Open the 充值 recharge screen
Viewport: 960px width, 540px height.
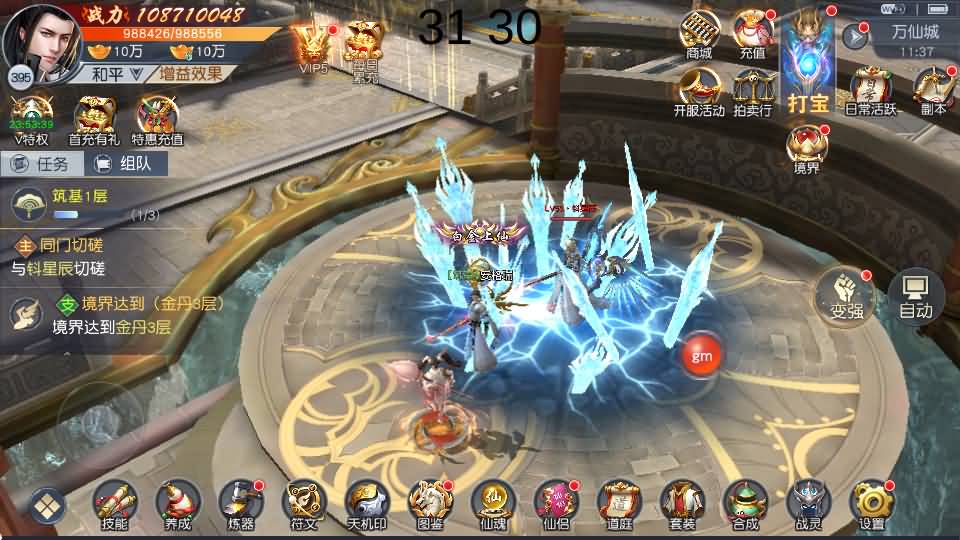753,35
